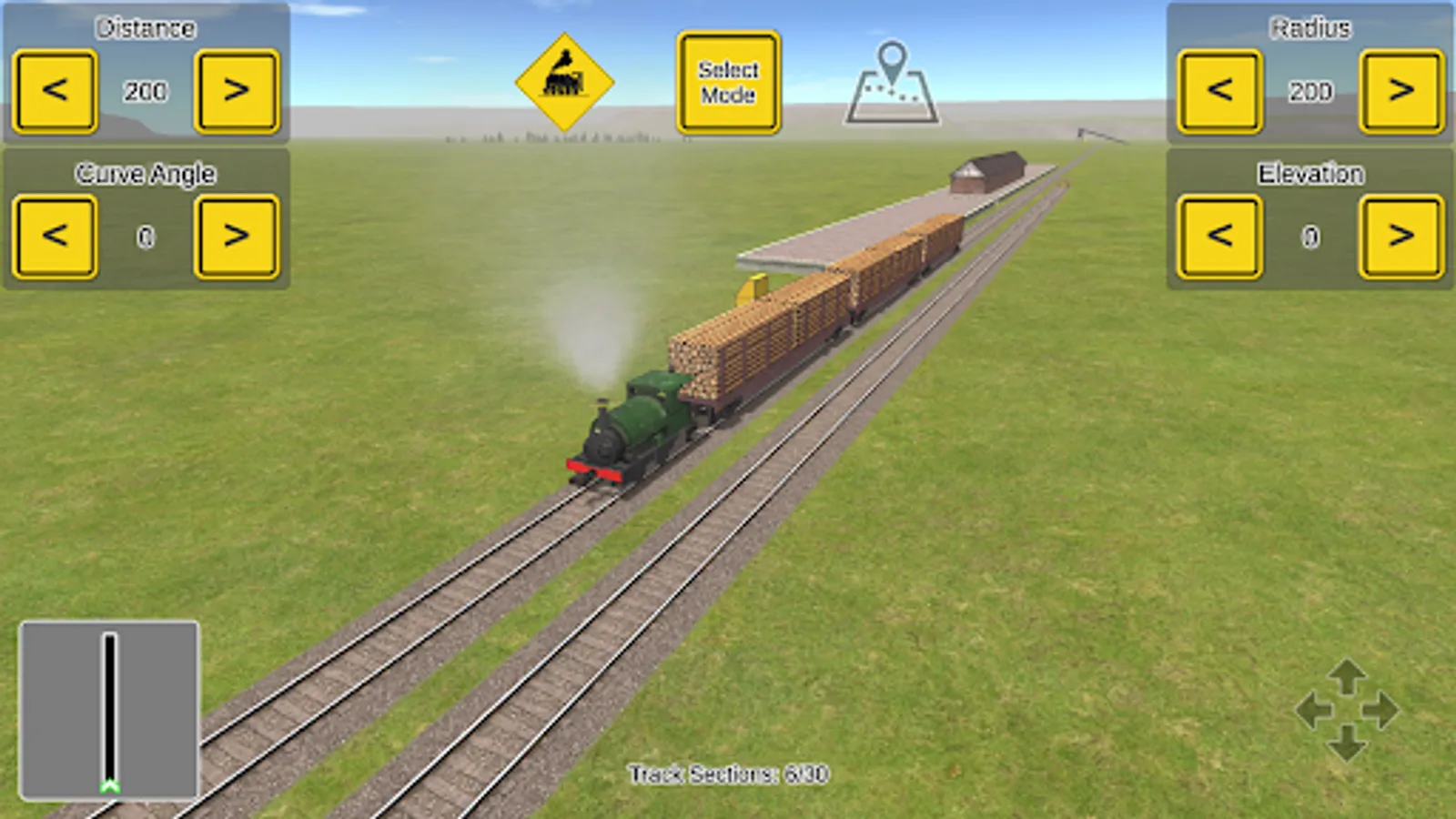Increase the Curve Angle value

click(235, 237)
